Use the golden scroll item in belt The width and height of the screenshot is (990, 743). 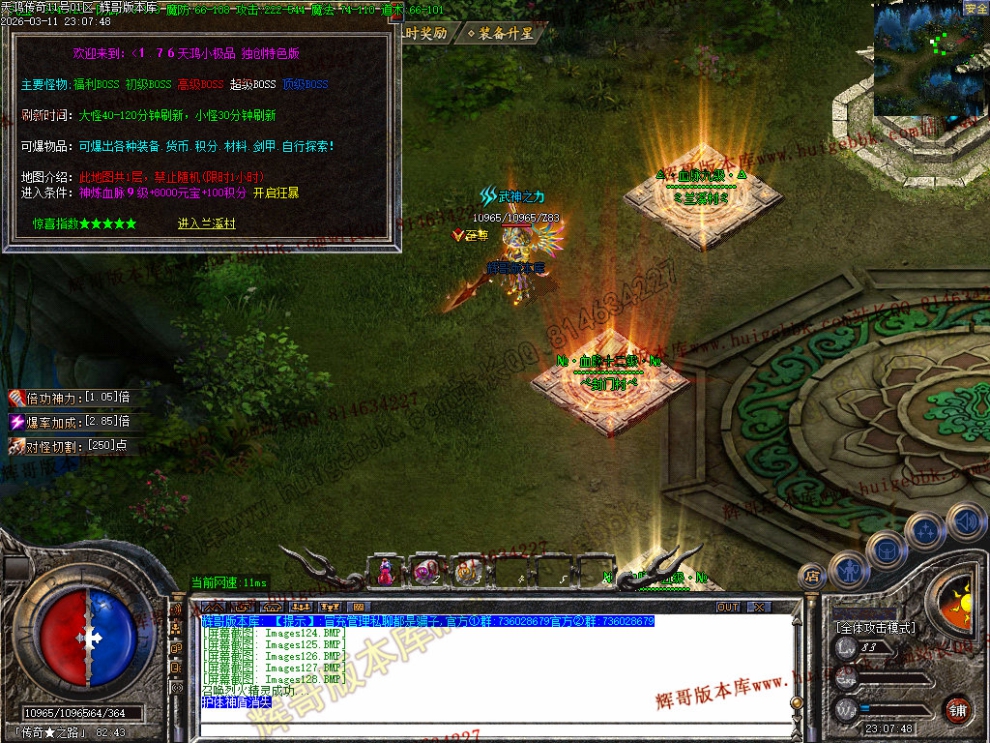466,571
